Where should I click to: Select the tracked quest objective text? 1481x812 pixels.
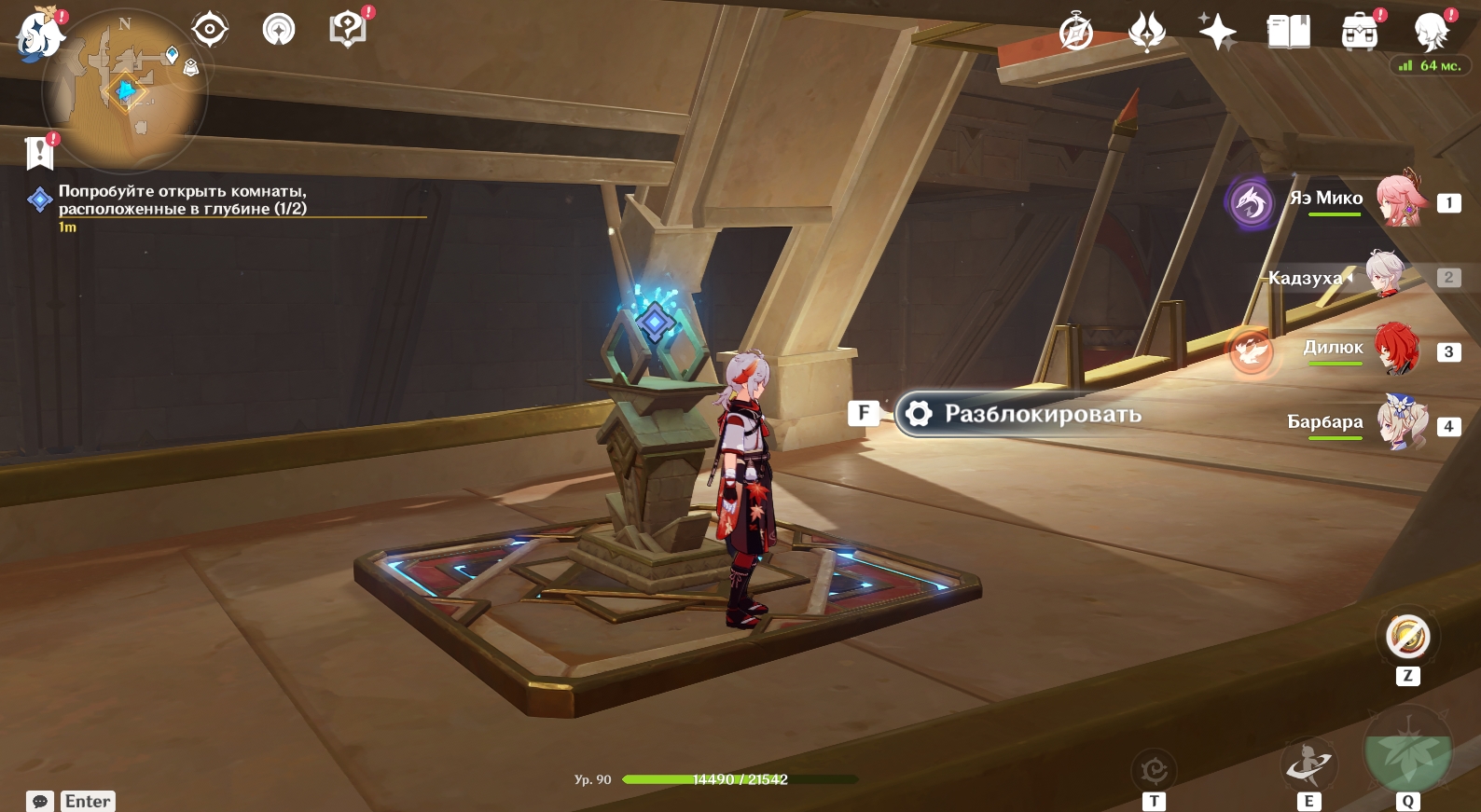182,200
